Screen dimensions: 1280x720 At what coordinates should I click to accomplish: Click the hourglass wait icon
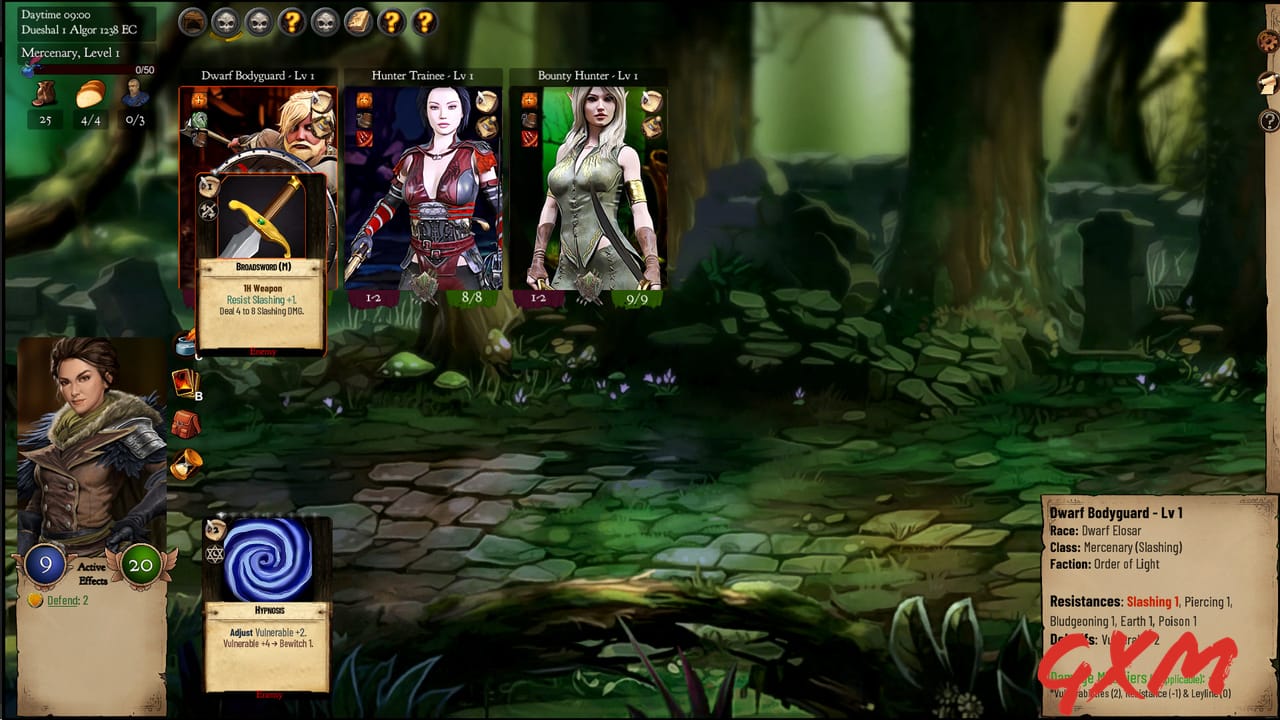185,465
